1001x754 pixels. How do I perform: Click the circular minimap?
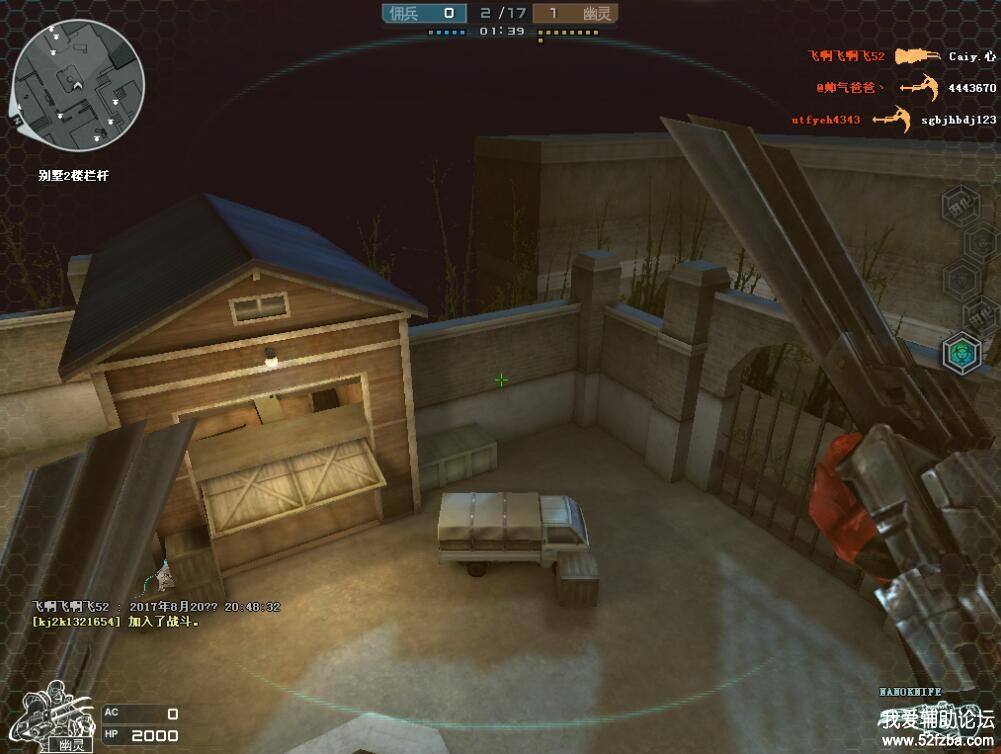79,86
